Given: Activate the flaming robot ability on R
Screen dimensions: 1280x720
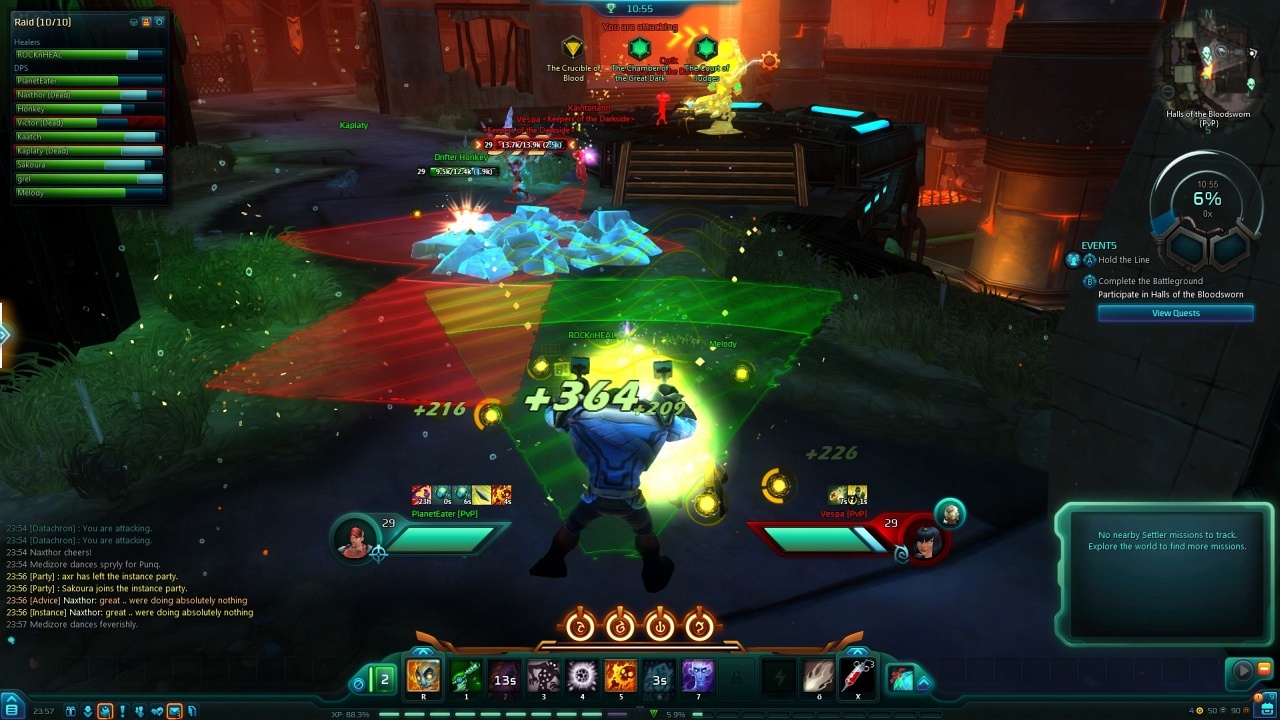Looking at the screenshot, I should pyautogui.click(x=423, y=677).
